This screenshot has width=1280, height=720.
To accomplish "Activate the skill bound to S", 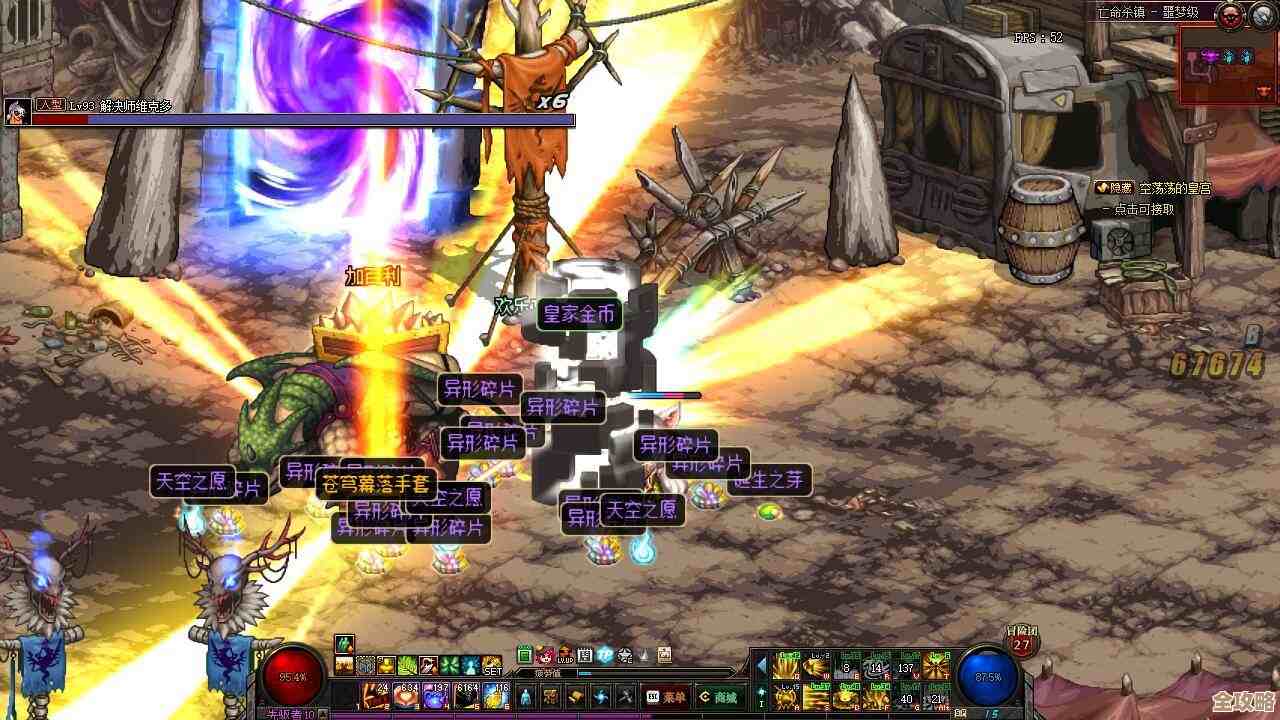I will [816, 697].
